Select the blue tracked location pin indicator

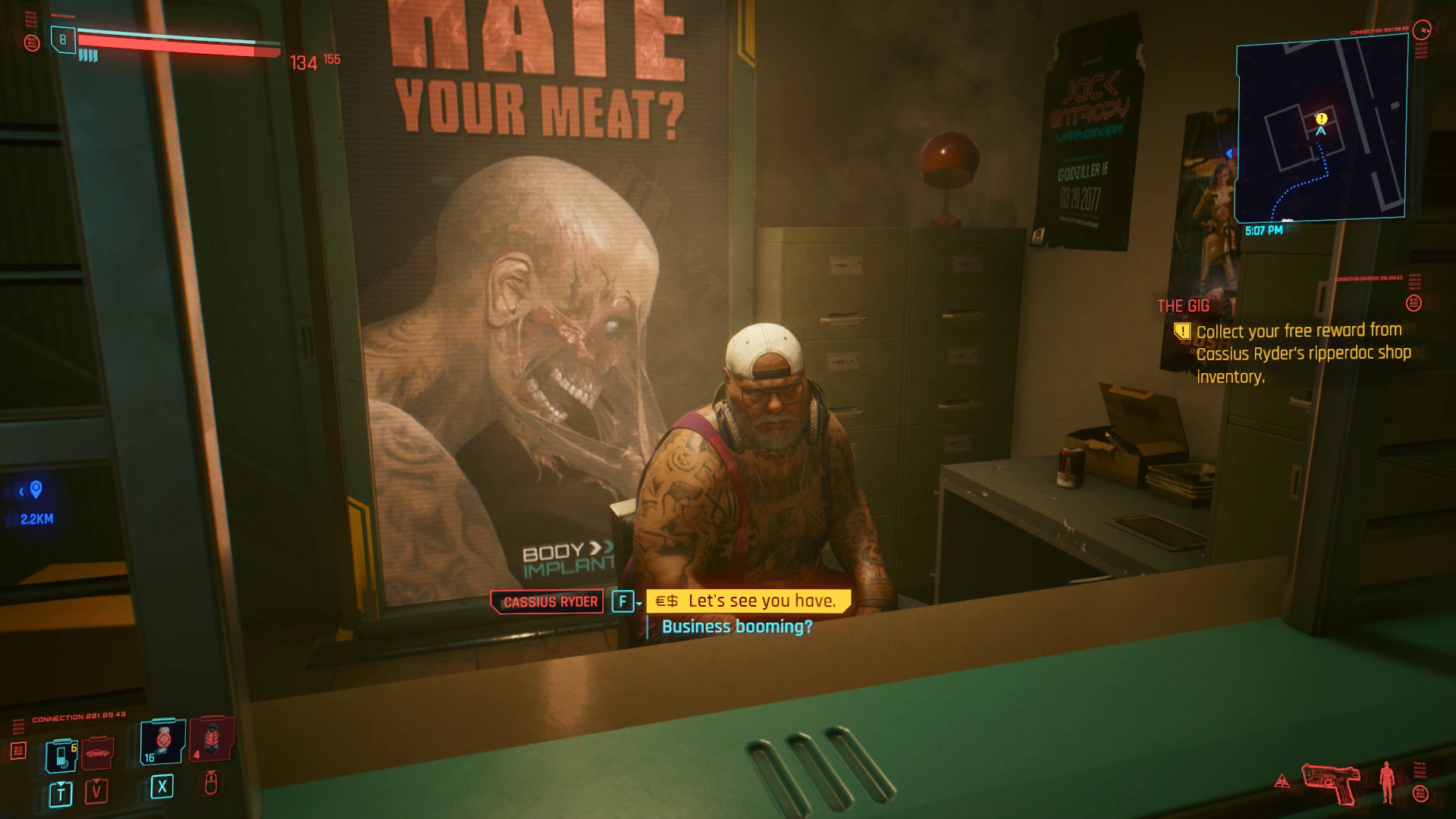pyautogui.click(x=36, y=490)
